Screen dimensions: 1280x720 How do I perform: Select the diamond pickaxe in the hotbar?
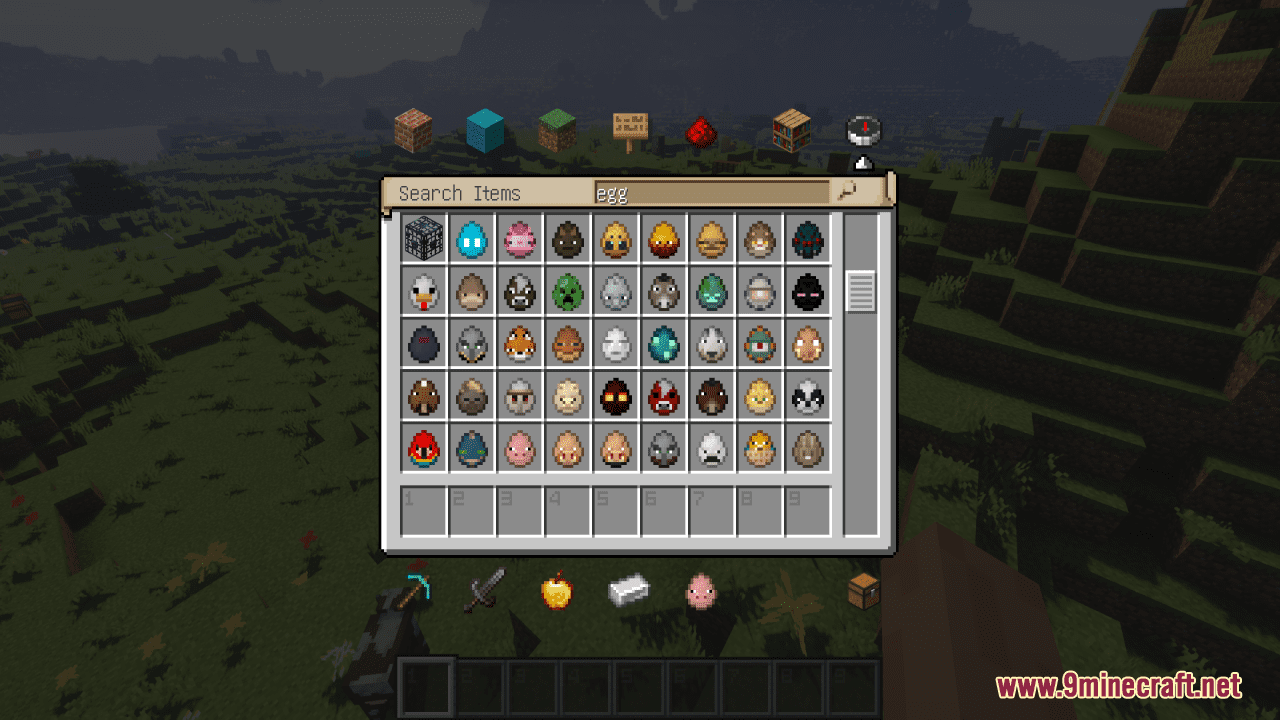tap(420, 592)
